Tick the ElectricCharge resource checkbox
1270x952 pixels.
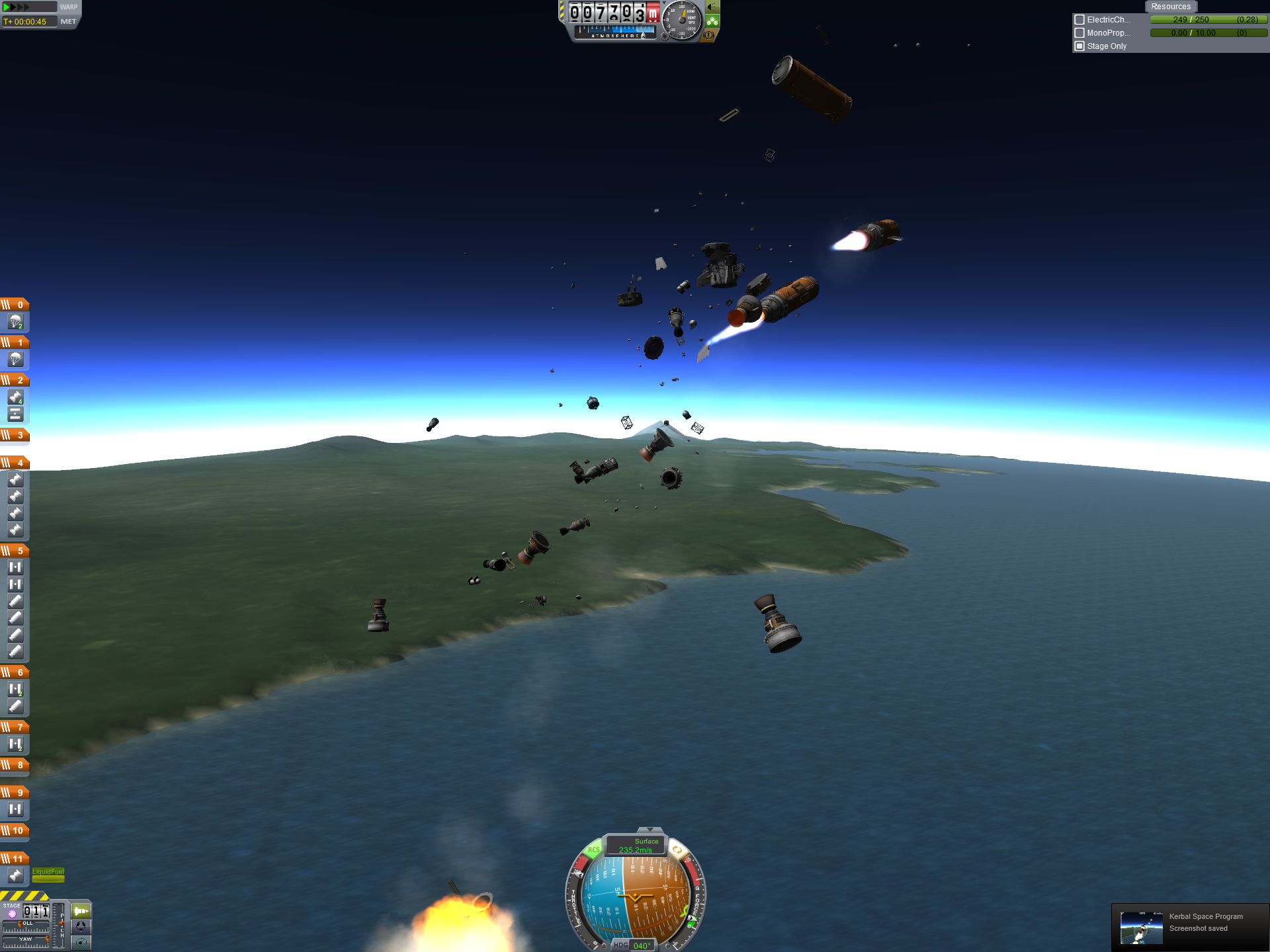[1079, 20]
